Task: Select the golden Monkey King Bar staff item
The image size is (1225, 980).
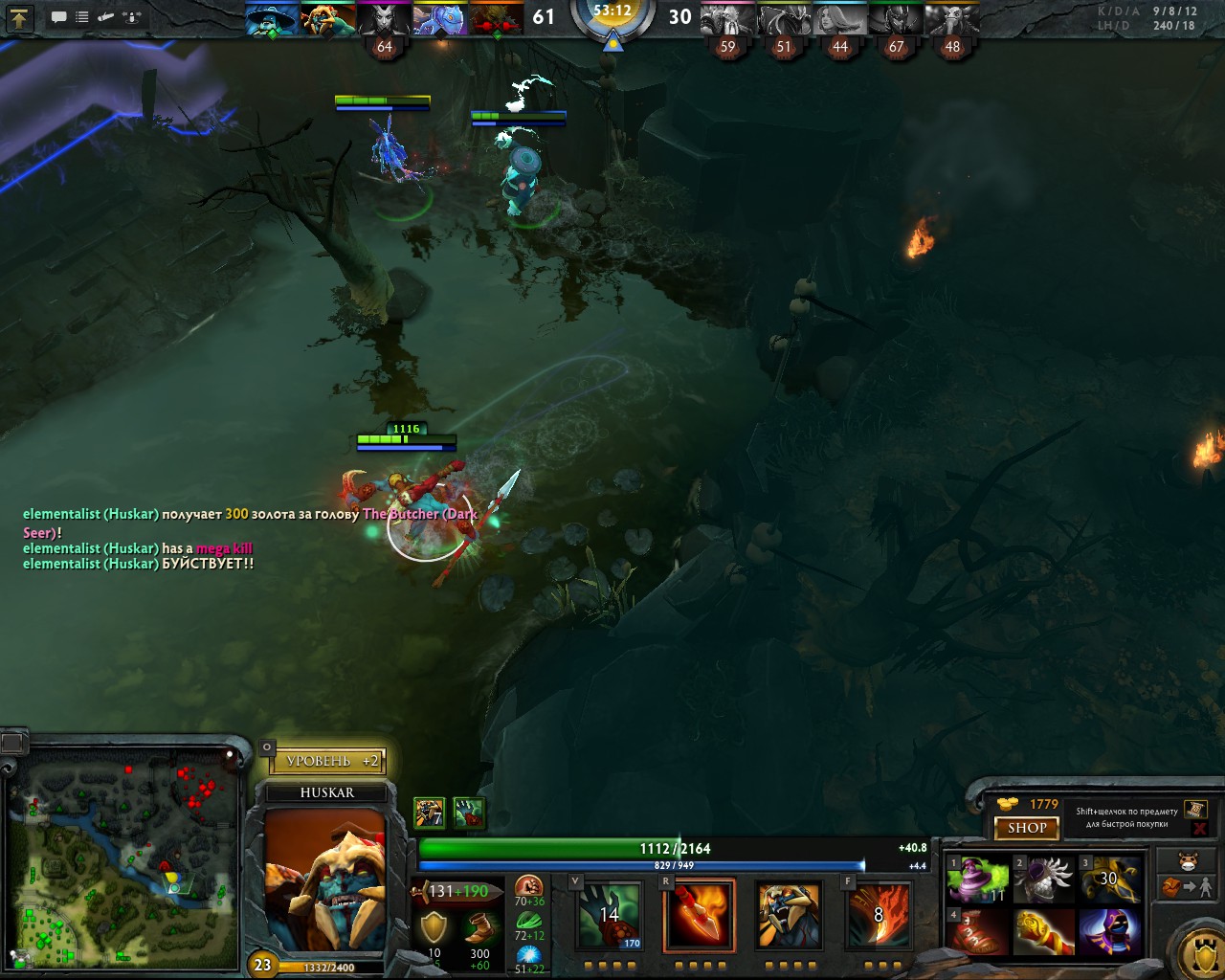Action: pyautogui.click(x=1043, y=933)
